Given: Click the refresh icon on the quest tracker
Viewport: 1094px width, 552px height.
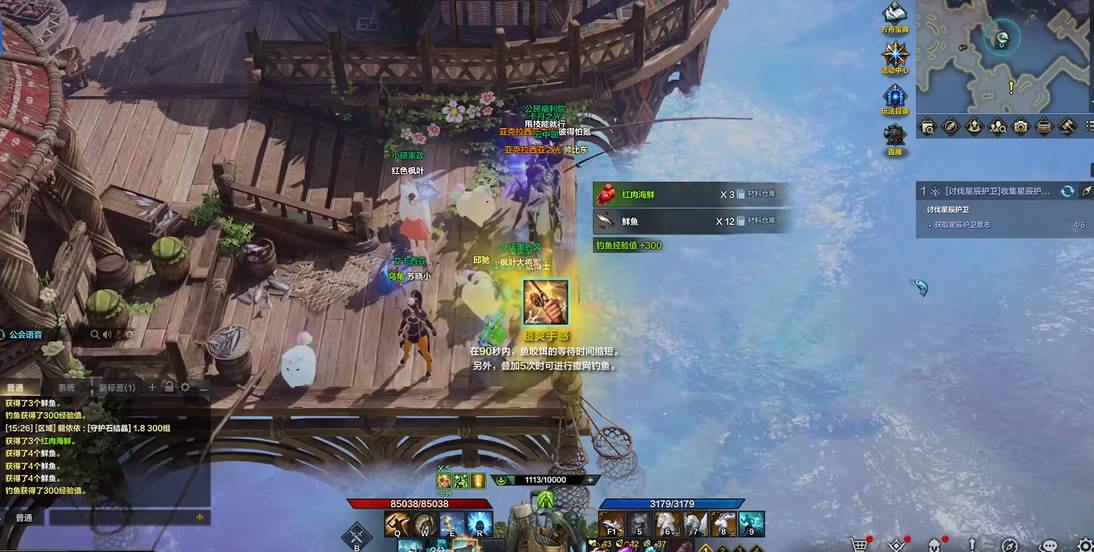Looking at the screenshot, I should [1067, 191].
